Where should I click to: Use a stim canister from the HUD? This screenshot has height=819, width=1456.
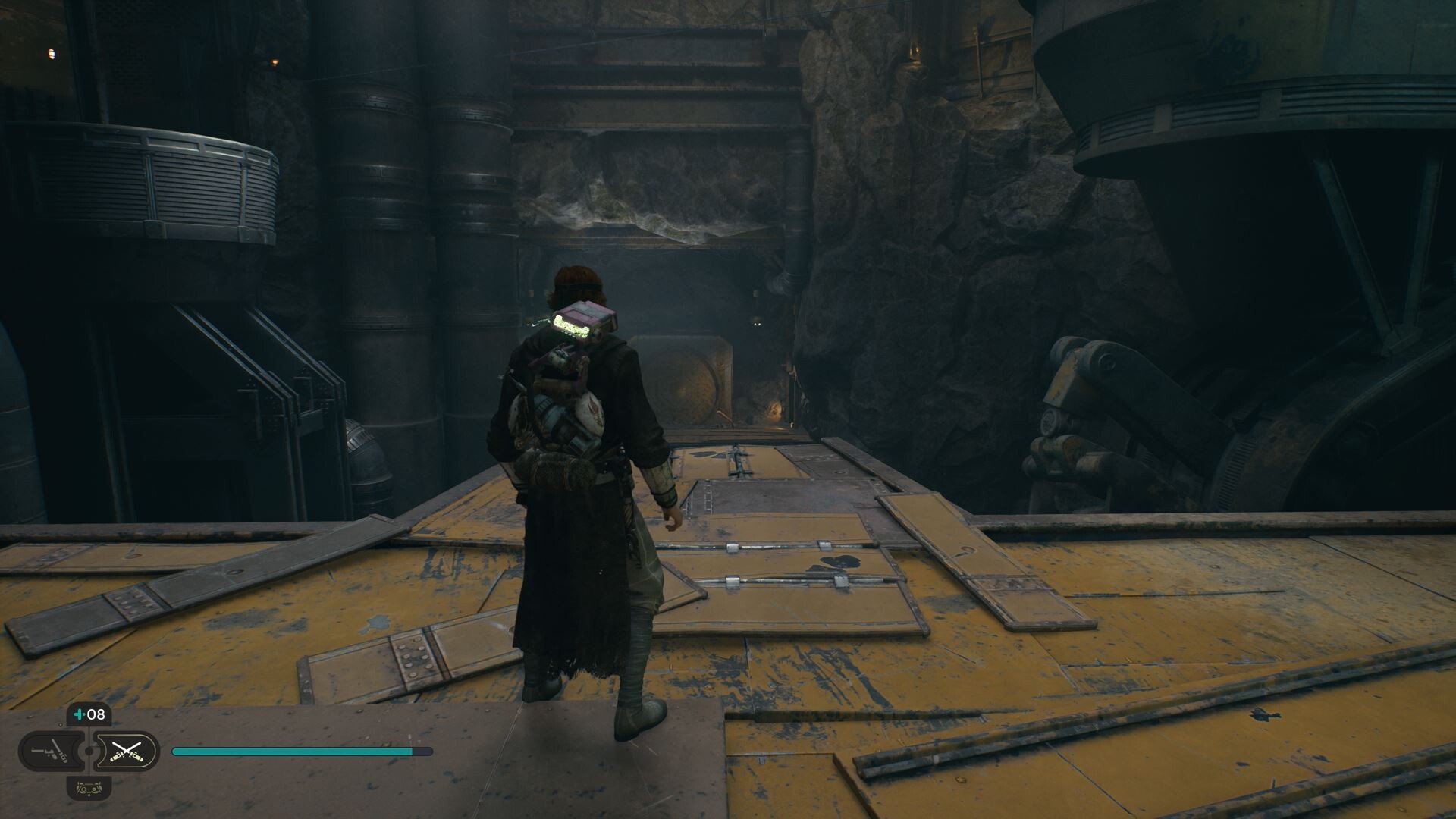89,714
